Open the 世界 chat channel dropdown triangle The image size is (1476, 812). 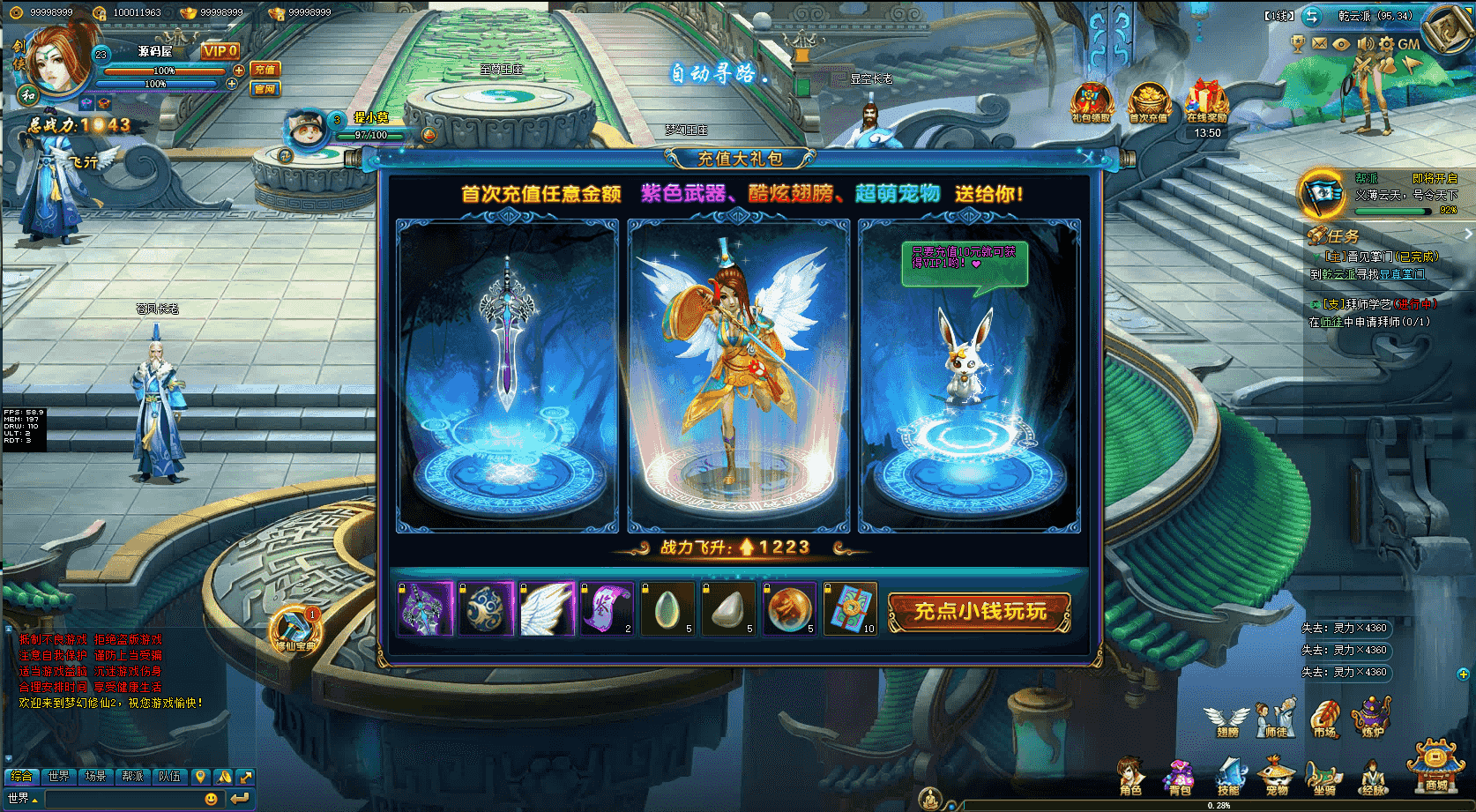point(34,801)
